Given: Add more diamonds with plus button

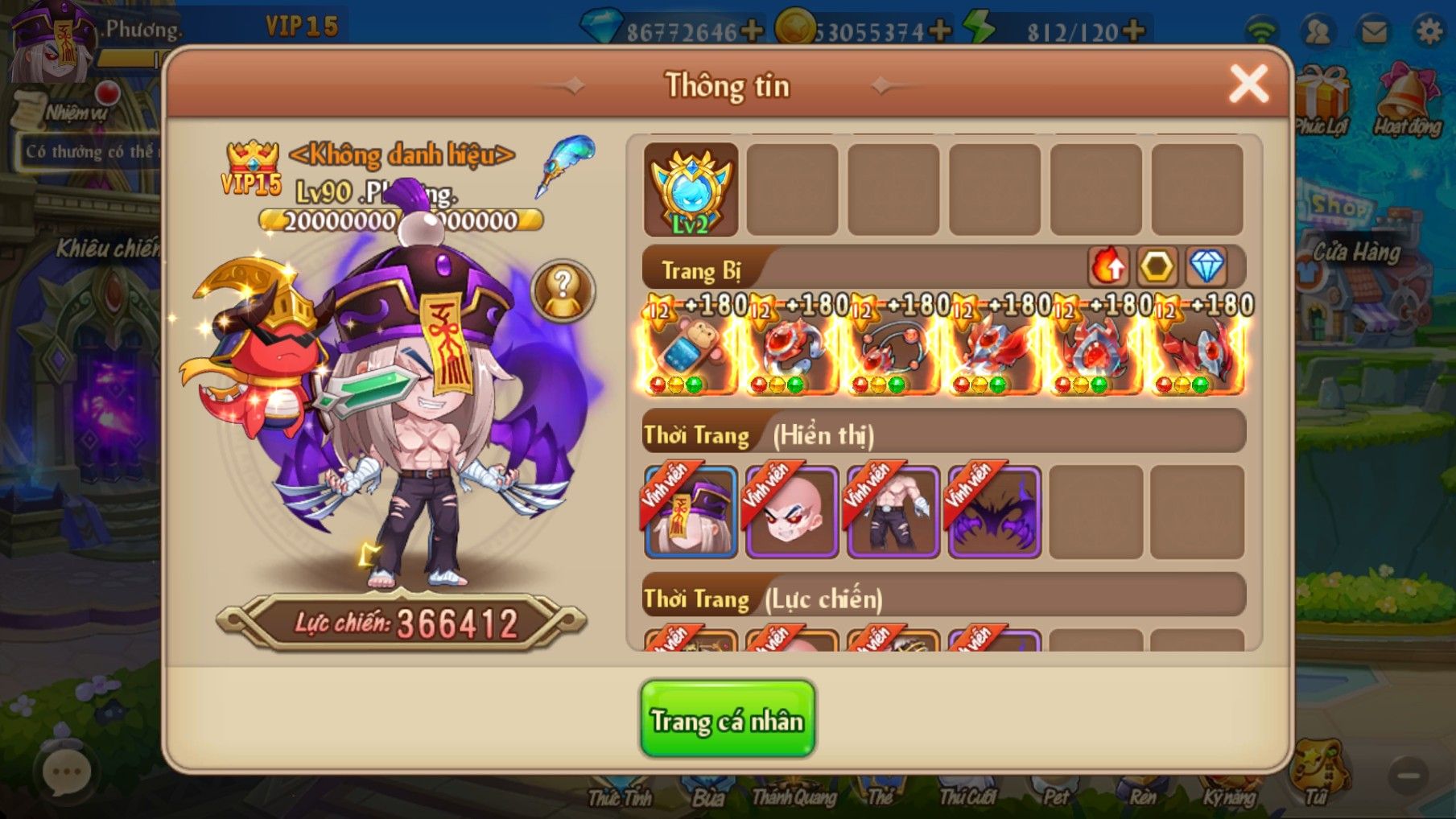Looking at the screenshot, I should click(752, 31).
